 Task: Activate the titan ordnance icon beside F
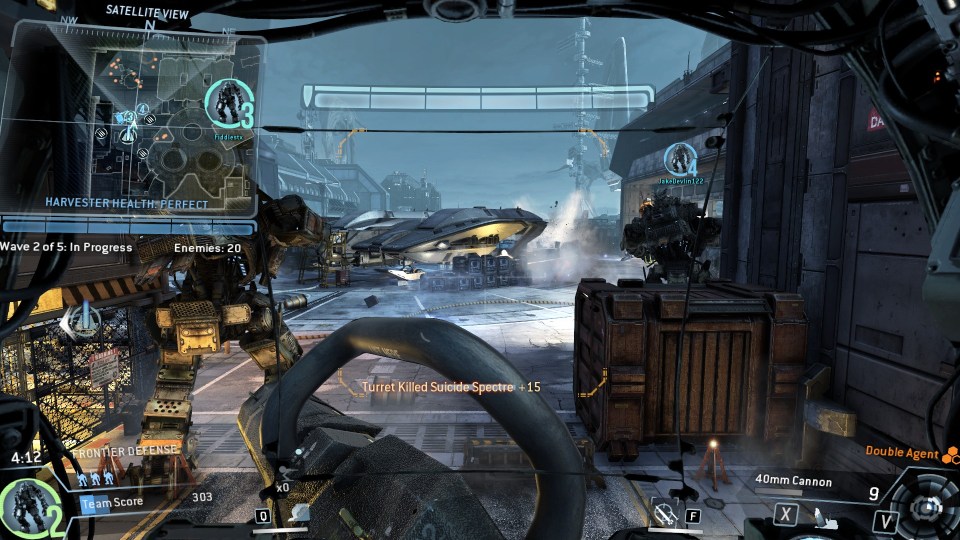(x=663, y=514)
